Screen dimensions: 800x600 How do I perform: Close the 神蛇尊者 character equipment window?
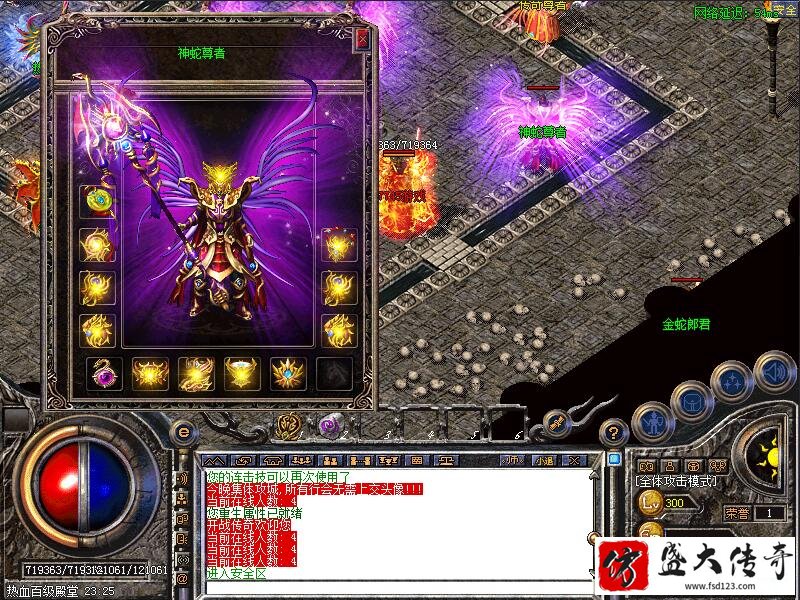pyautogui.click(x=362, y=40)
